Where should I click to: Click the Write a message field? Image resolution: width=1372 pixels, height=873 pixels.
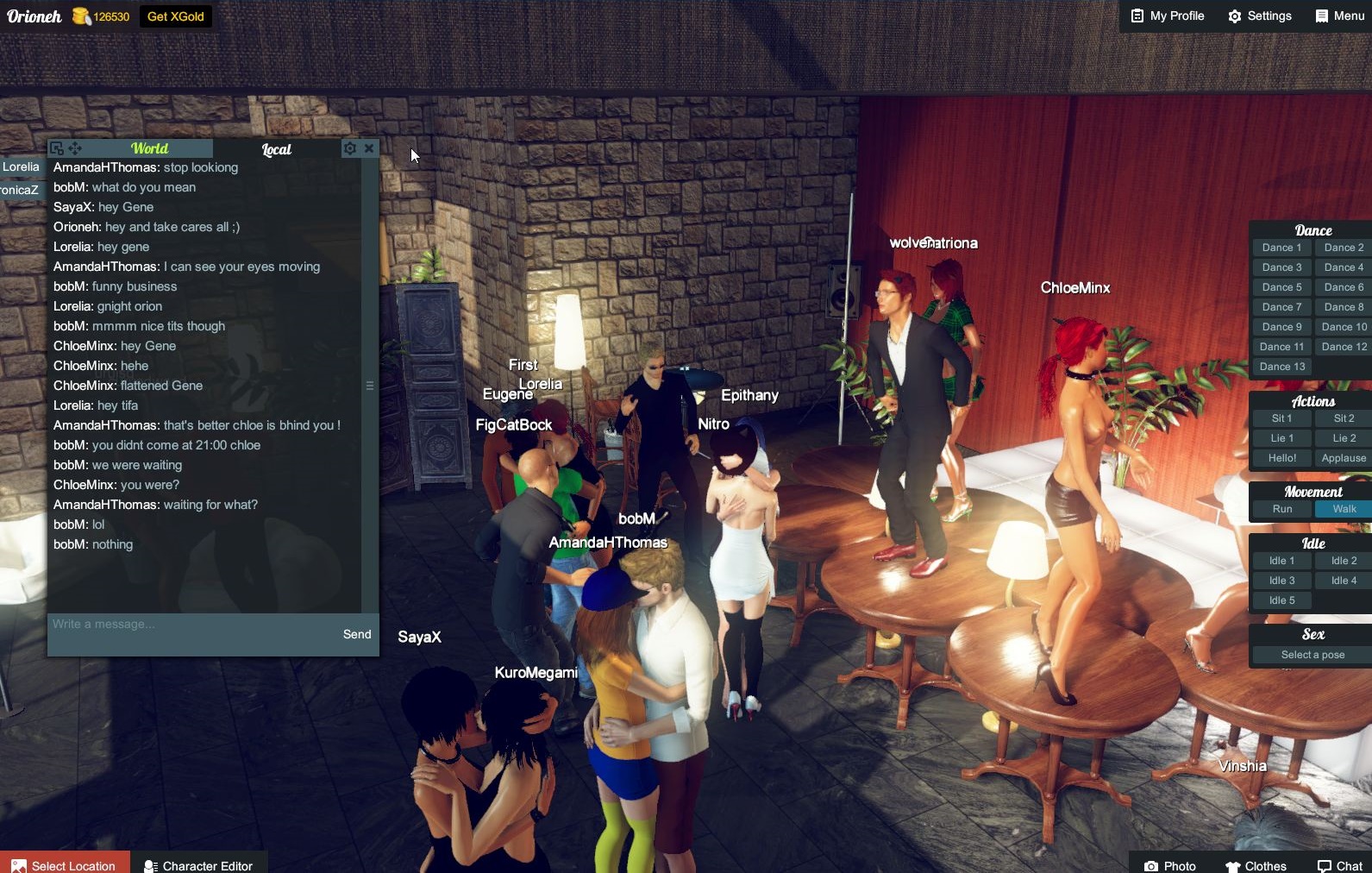pos(190,625)
